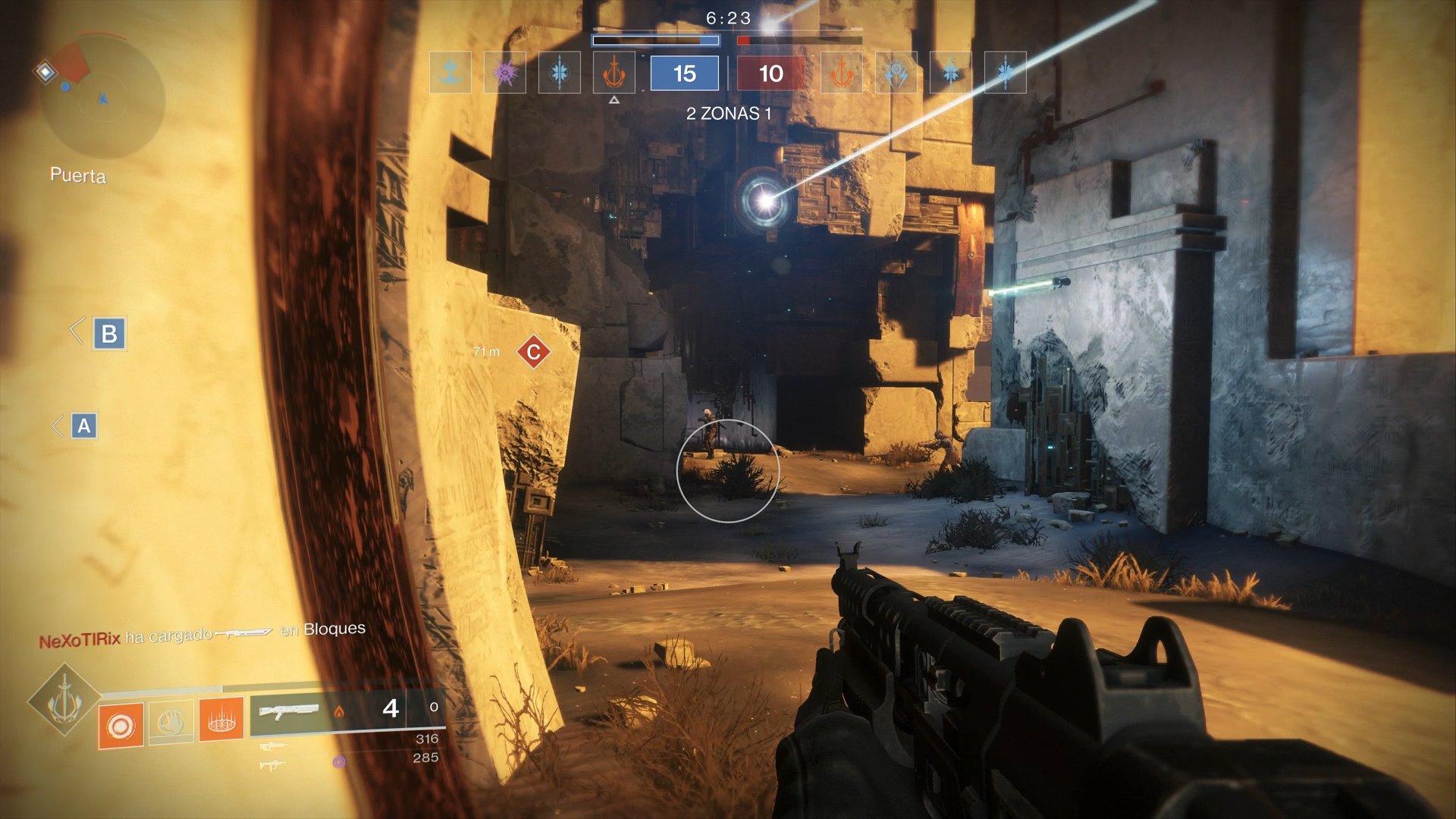The height and width of the screenshot is (819, 1456).
Task: Toggle the capture point A marker
Action: pos(86,425)
